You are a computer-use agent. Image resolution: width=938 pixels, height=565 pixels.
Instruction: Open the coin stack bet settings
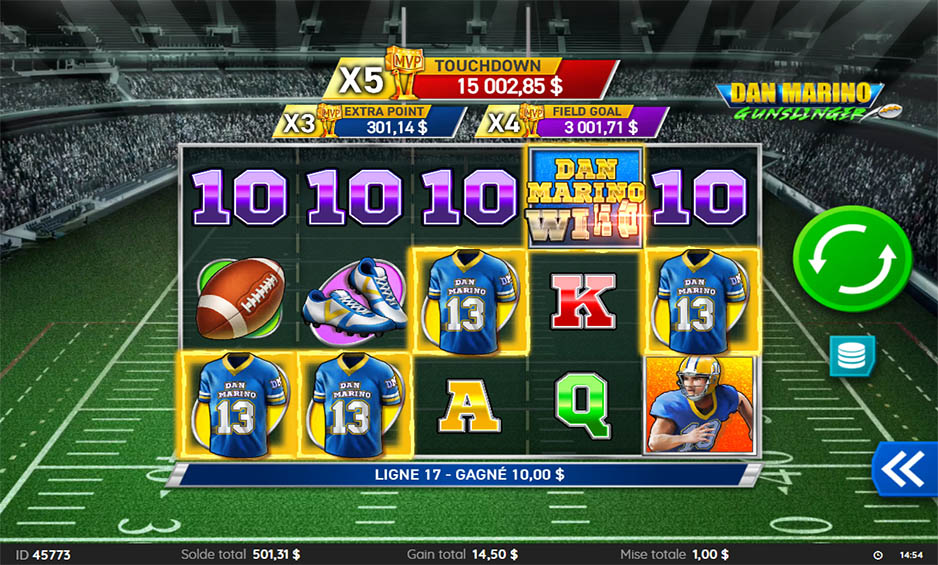(852, 356)
